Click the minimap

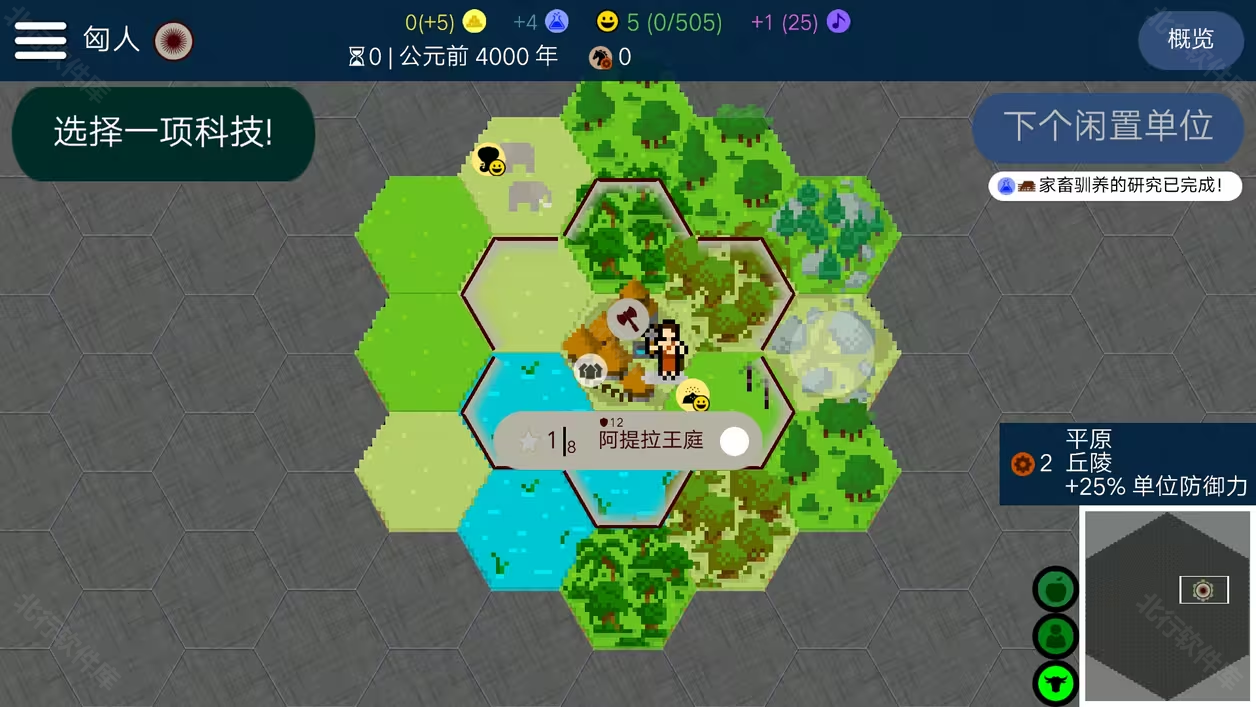click(x=1168, y=605)
